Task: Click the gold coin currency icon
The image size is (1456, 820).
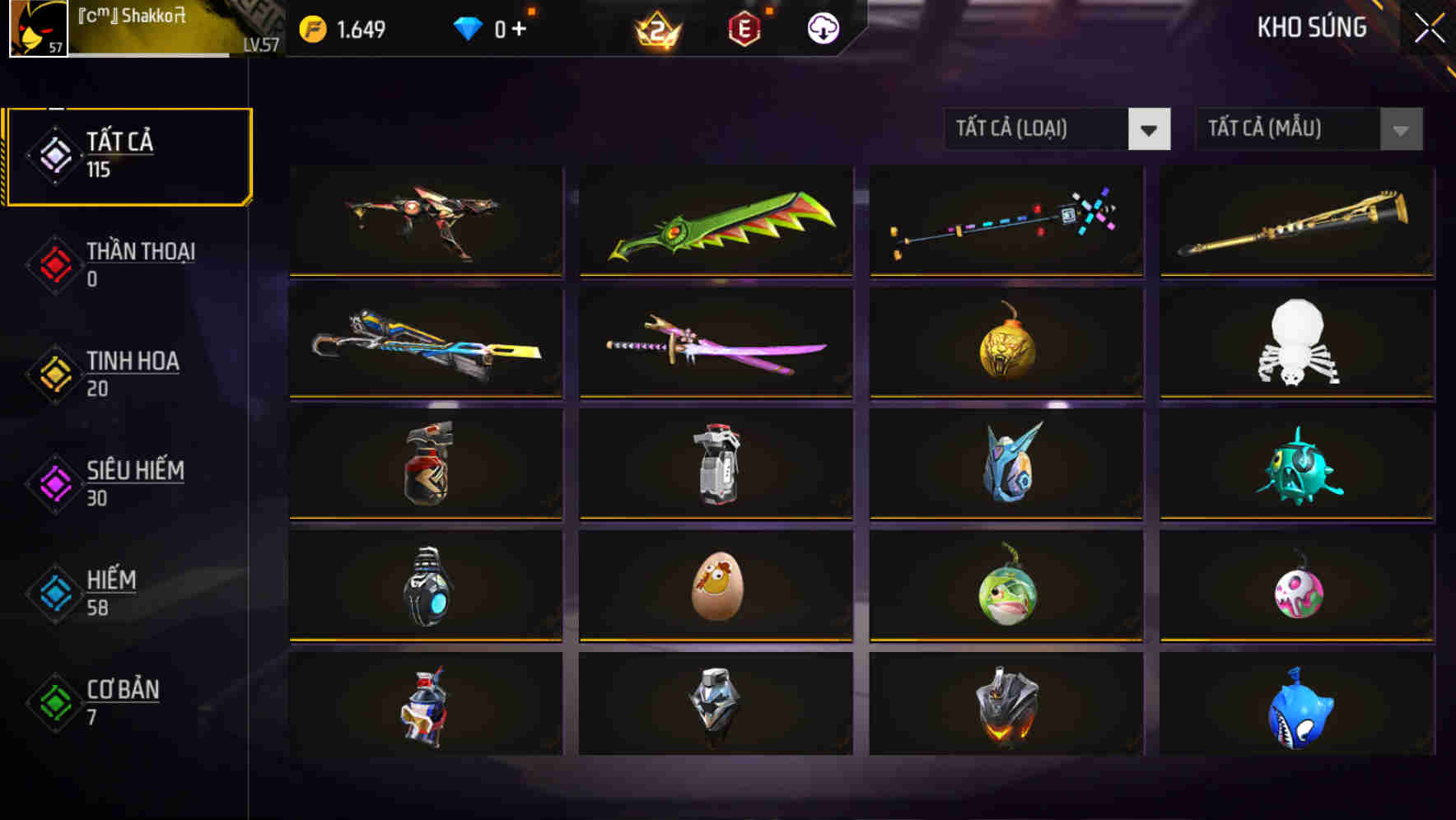Action: pyautogui.click(x=313, y=27)
